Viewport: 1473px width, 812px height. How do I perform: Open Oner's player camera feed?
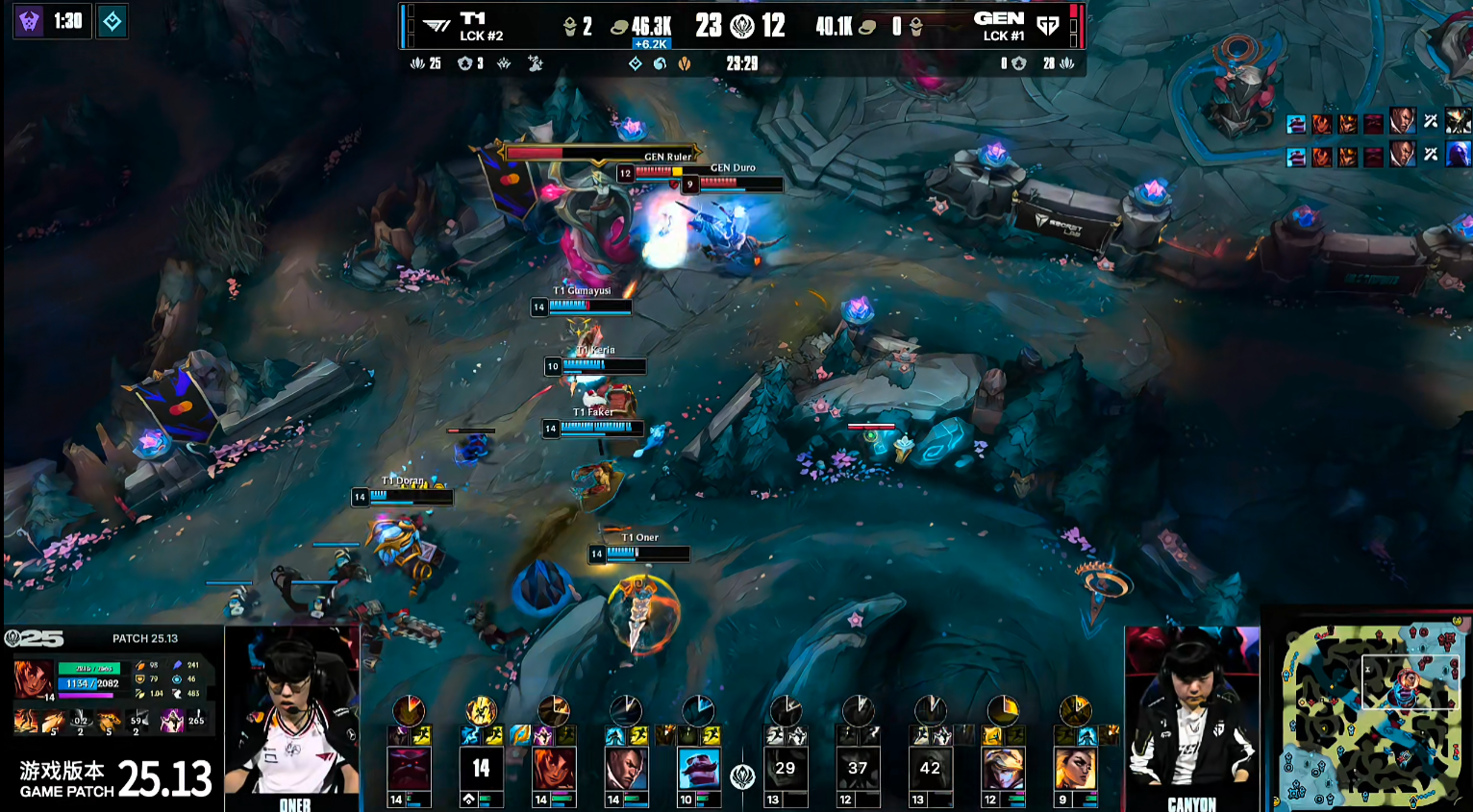point(292,718)
